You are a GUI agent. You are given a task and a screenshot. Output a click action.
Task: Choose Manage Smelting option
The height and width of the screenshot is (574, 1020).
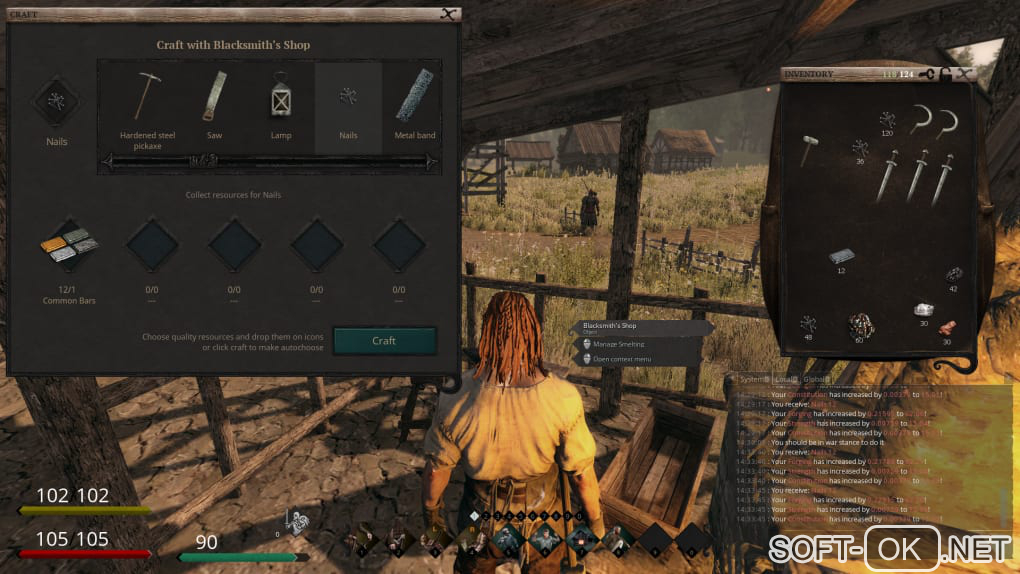(619, 344)
